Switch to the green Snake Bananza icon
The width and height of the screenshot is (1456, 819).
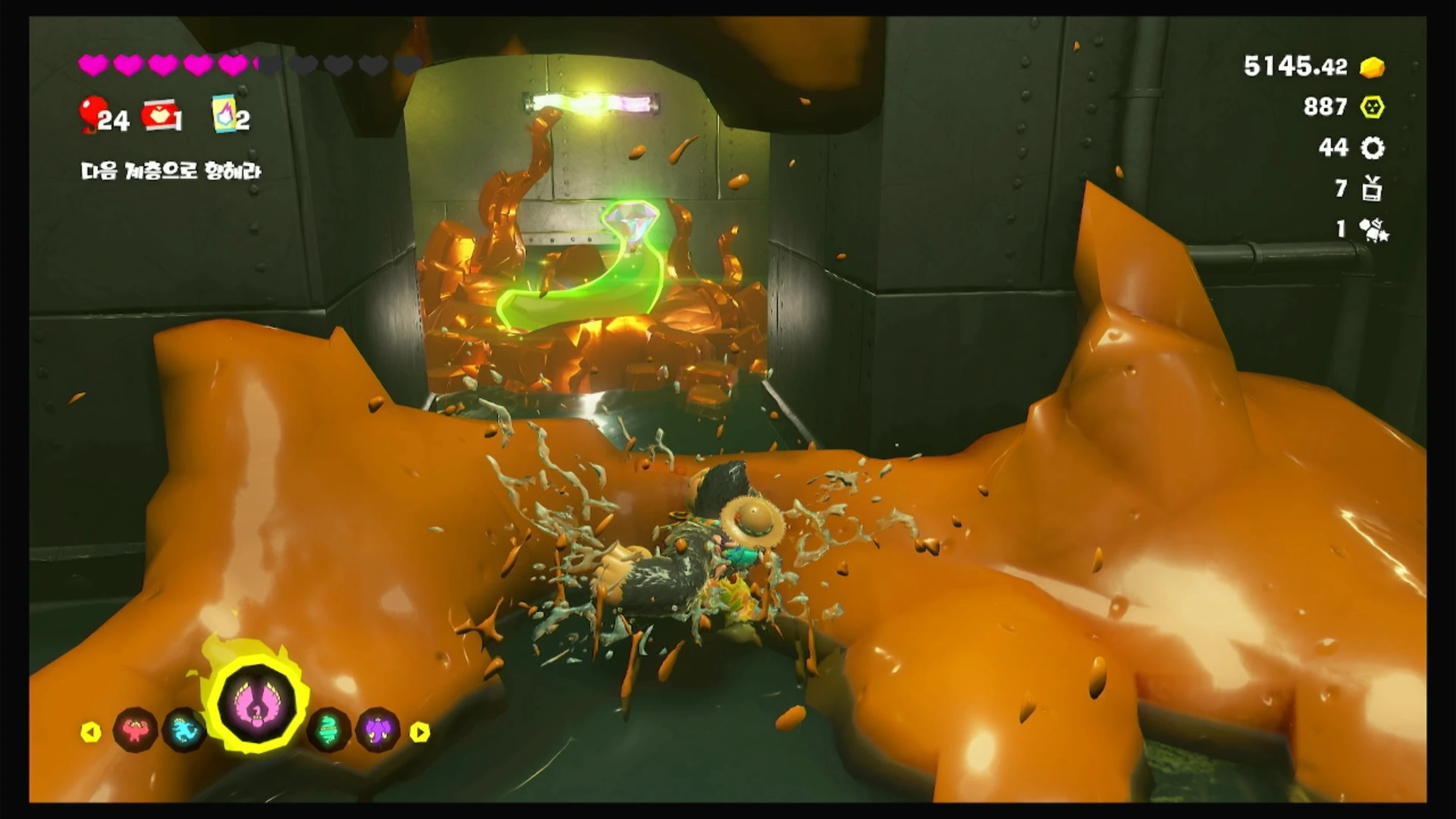[329, 730]
